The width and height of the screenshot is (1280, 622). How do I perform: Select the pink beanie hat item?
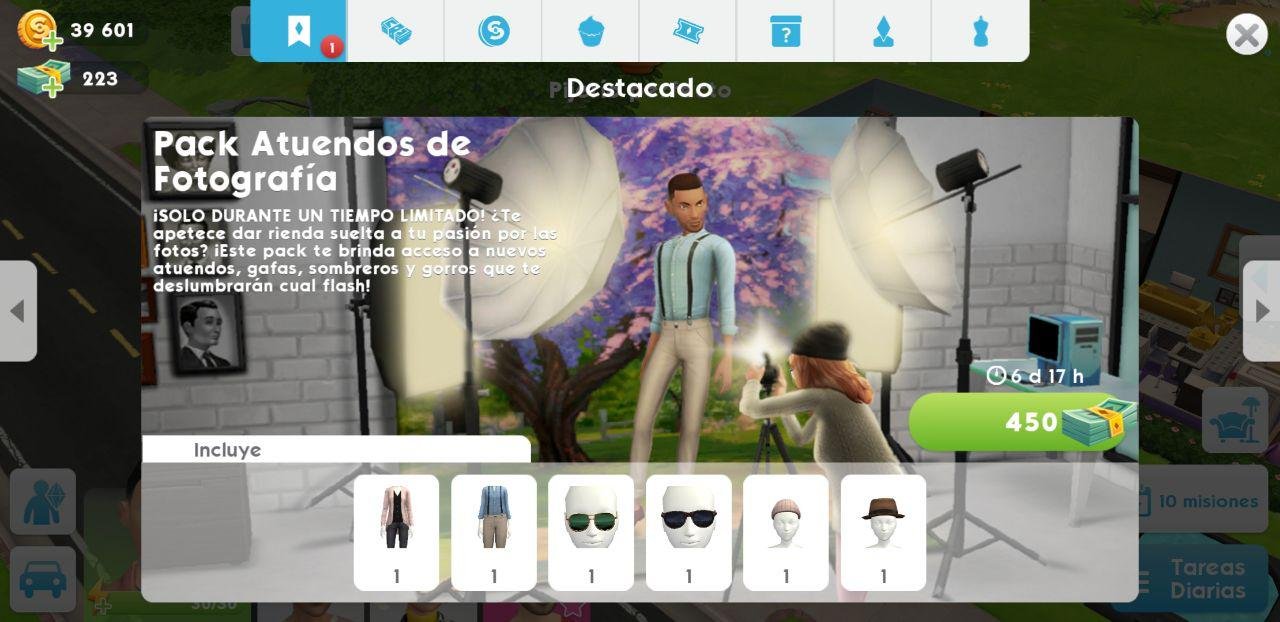coord(785,532)
